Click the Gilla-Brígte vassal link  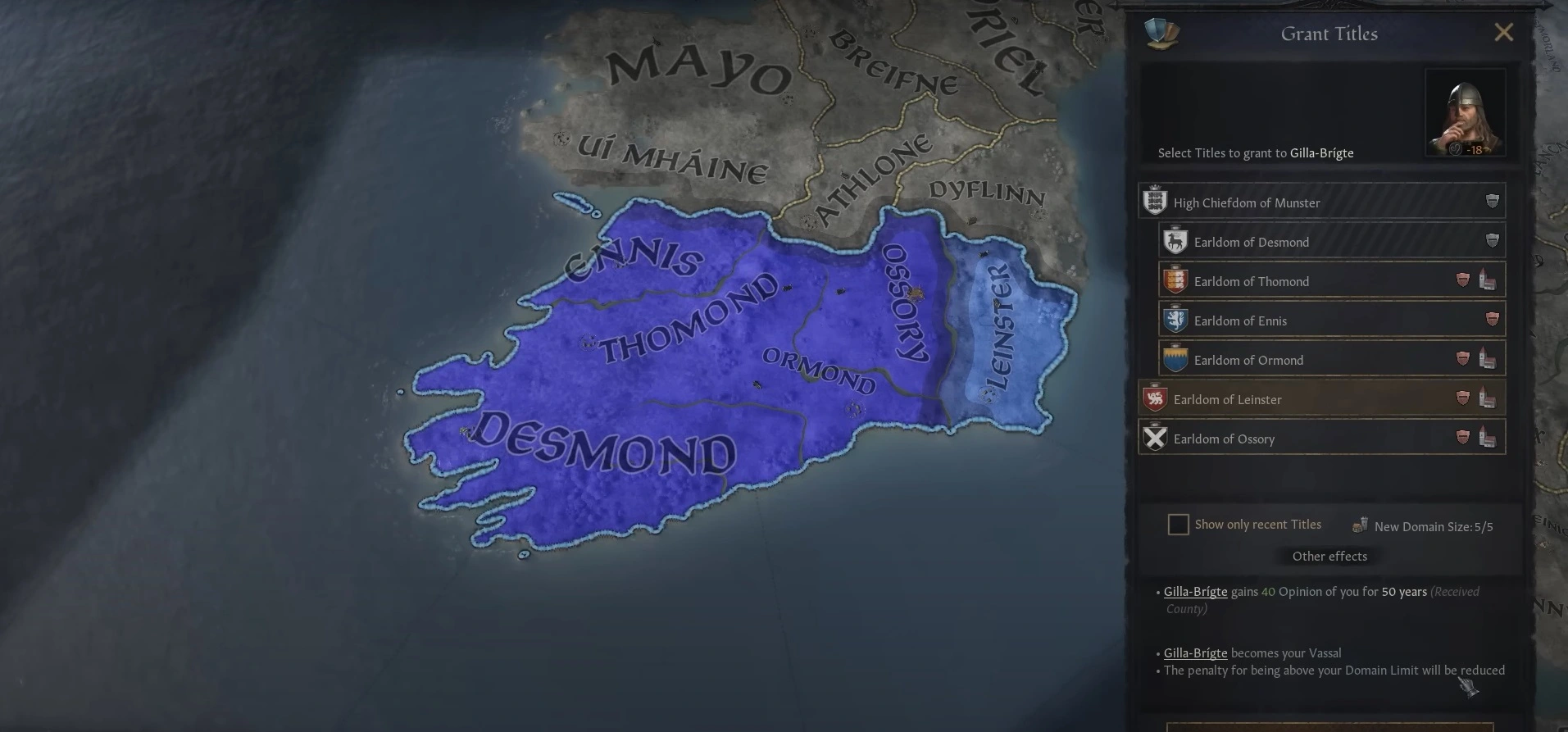(x=1195, y=652)
